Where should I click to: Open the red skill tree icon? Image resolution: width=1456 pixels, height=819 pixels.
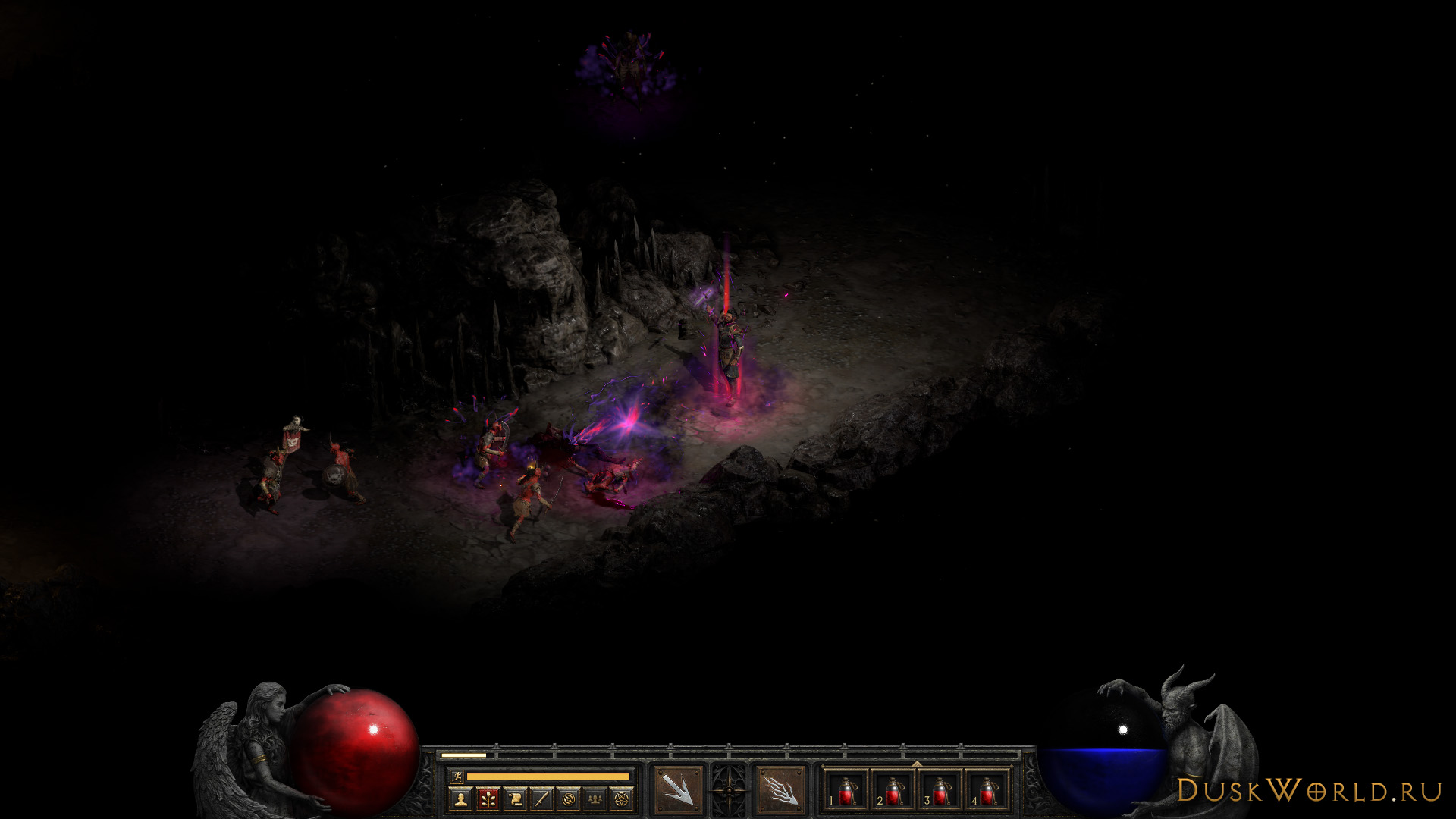tap(488, 799)
